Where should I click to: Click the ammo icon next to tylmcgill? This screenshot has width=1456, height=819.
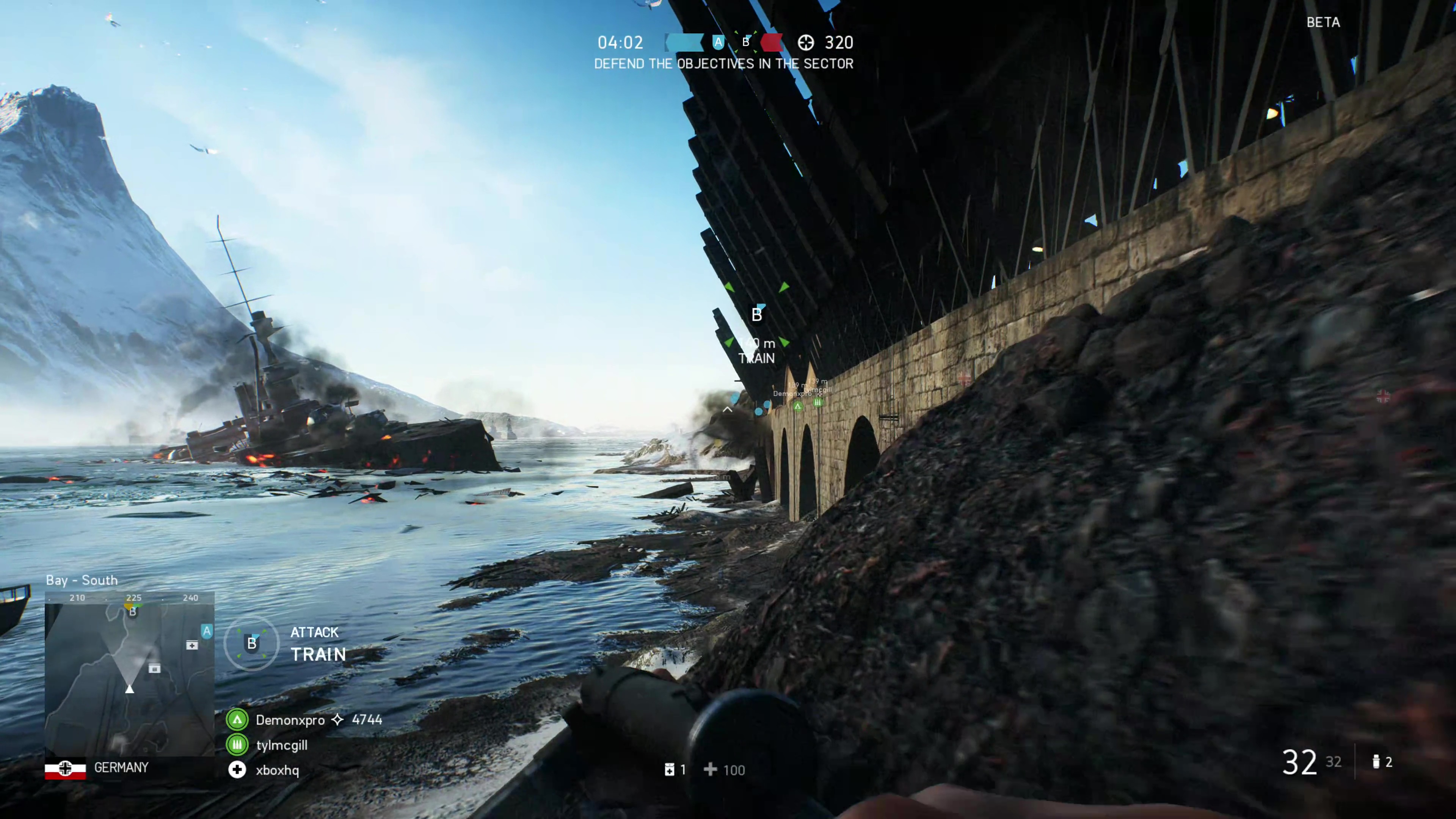(x=237, y=745)
